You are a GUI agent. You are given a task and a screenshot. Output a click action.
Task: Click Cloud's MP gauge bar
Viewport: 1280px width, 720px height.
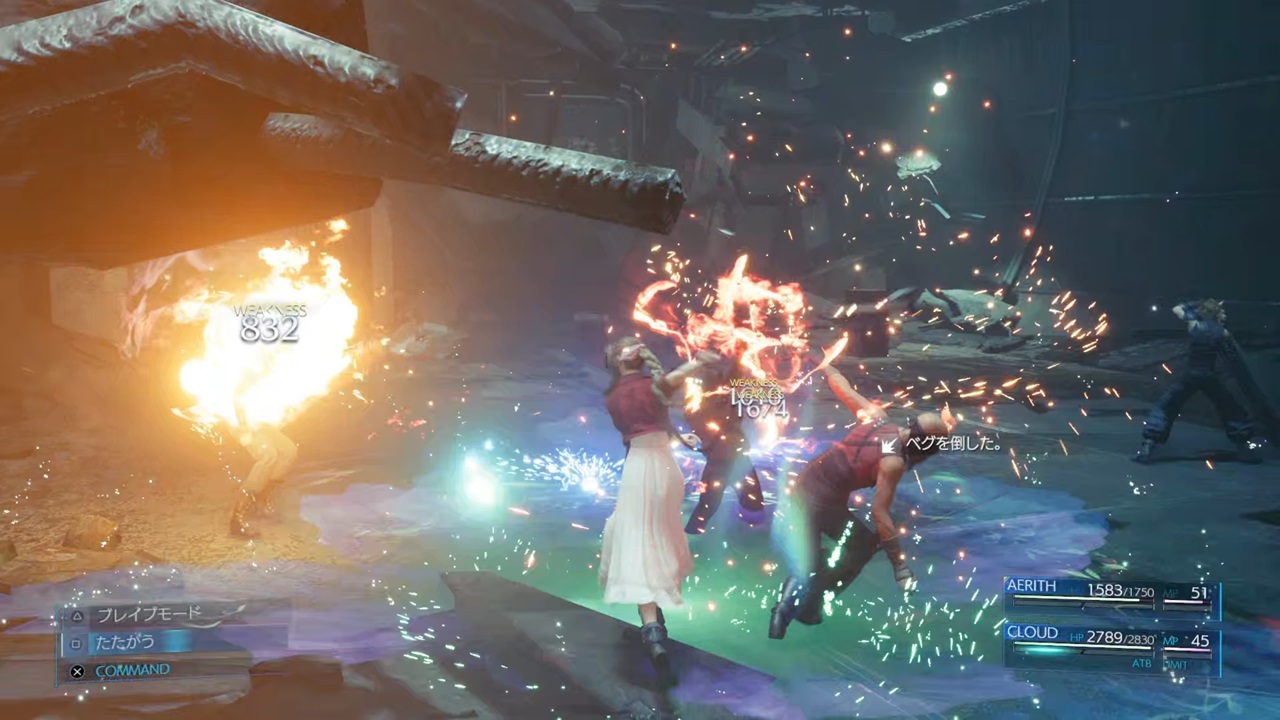1188,650
